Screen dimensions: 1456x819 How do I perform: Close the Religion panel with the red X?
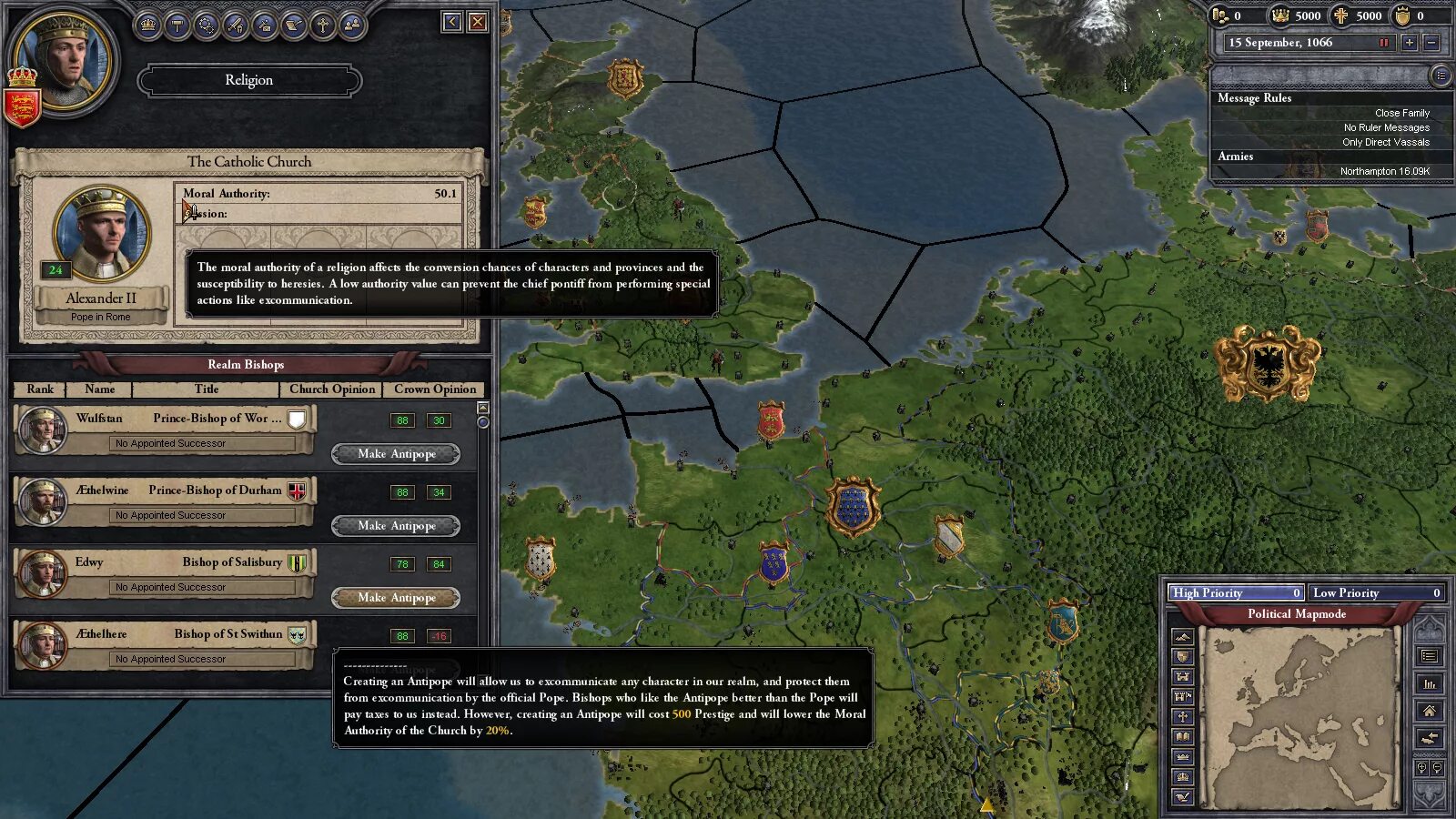click(x=477, y=22)
